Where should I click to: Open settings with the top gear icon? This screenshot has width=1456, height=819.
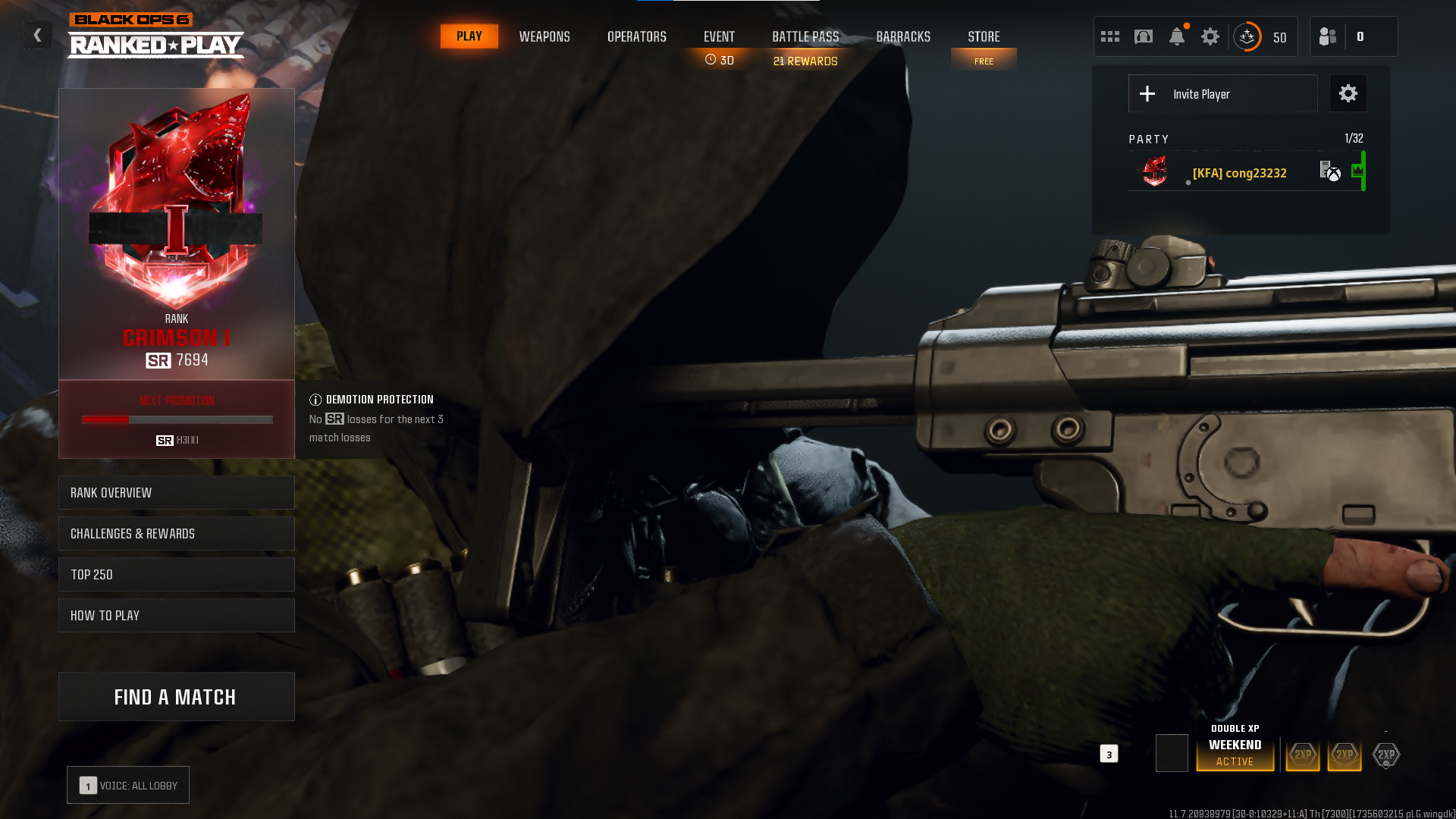coord(1210,36)
